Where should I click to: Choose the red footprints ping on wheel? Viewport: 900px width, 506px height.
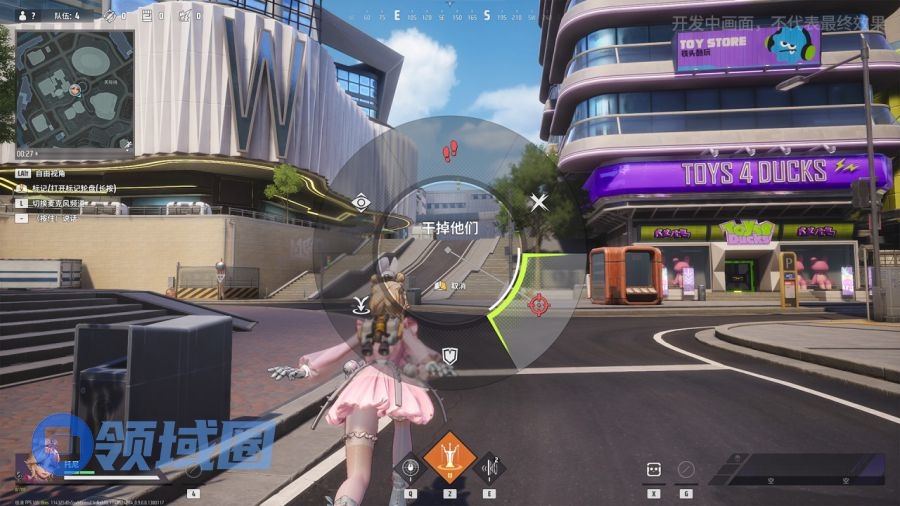(x=450, y=151)
